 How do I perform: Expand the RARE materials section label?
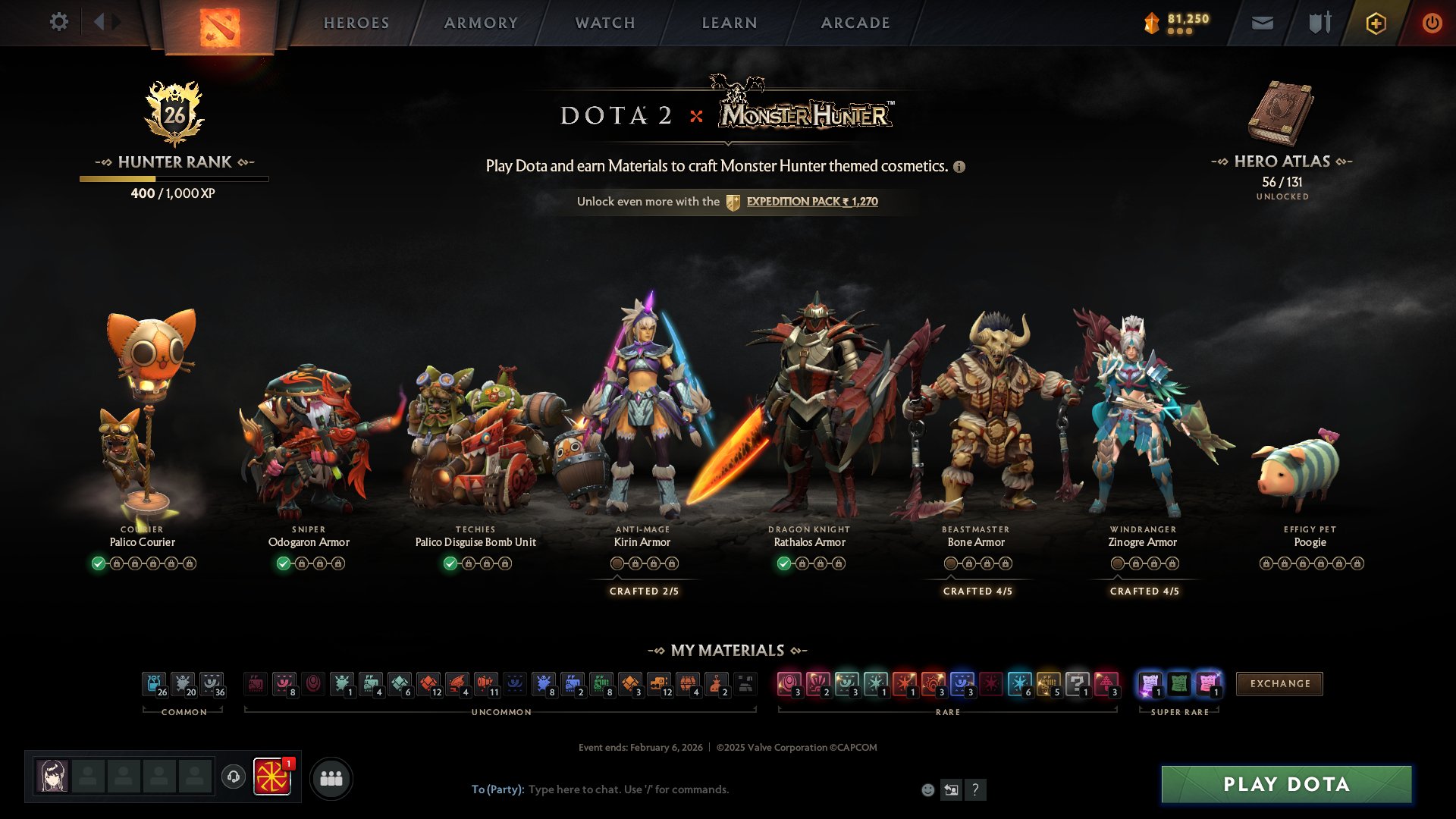[x=949, y=711]
